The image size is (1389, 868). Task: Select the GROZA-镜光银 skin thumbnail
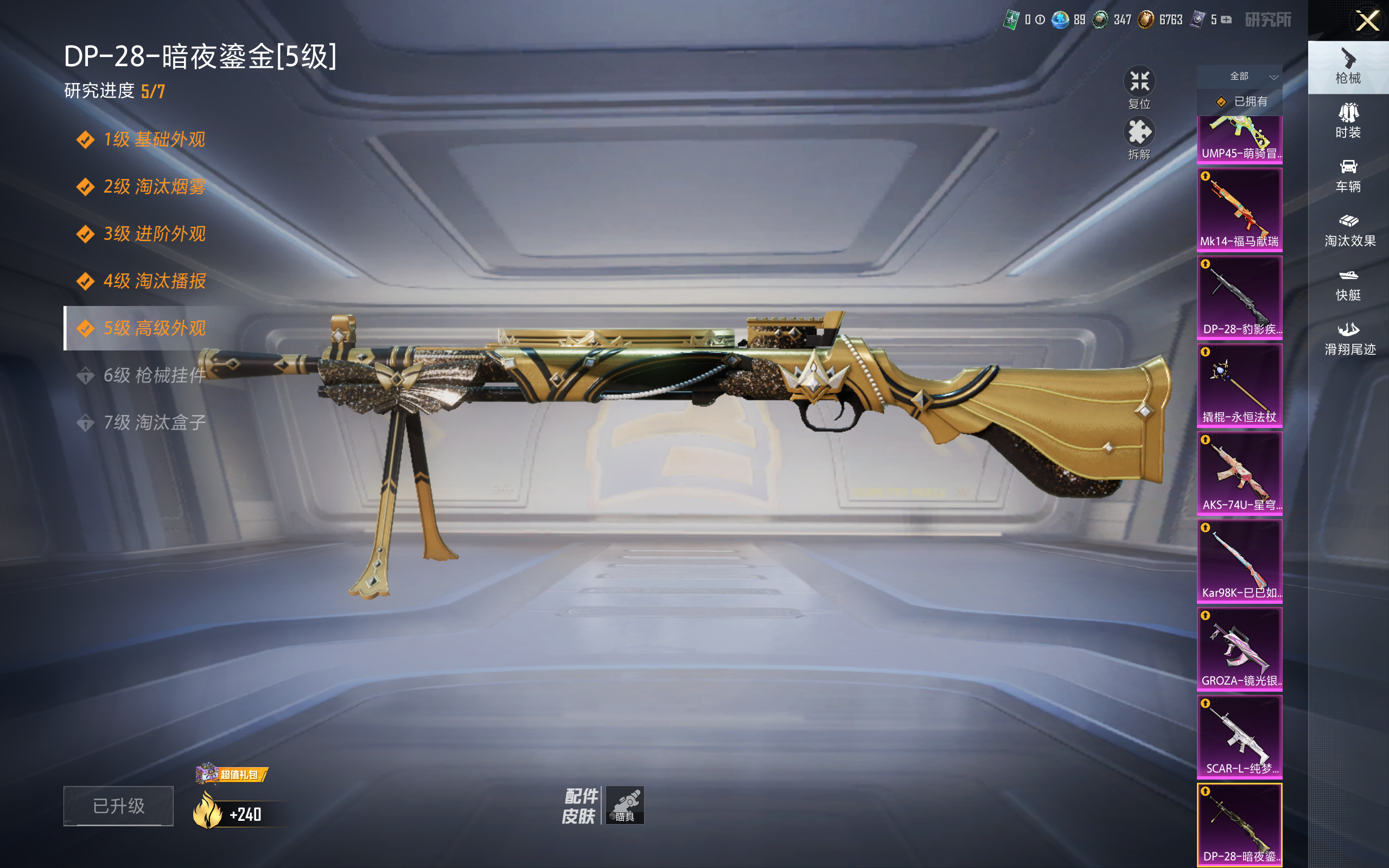click(x=1239, y=649)
